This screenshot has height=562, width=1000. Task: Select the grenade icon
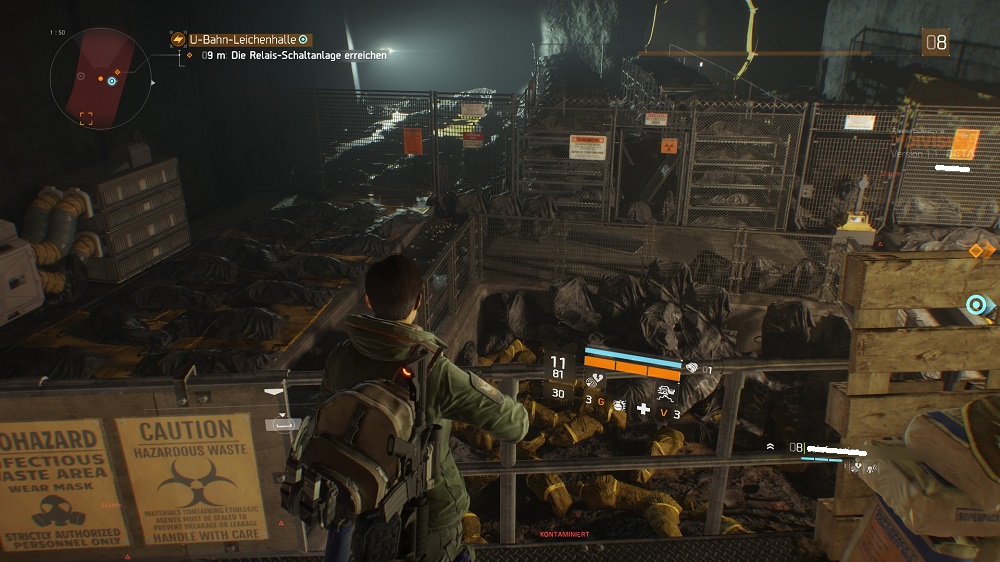point(618,403)
